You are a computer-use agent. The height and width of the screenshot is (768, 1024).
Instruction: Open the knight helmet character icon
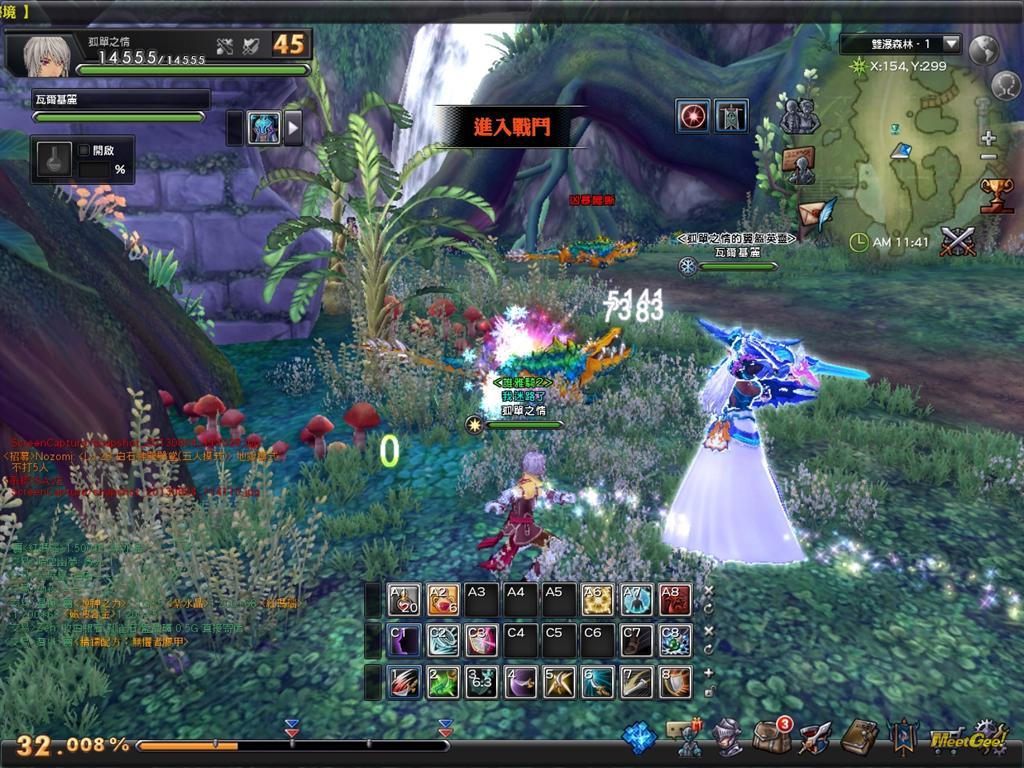[727, 738]
